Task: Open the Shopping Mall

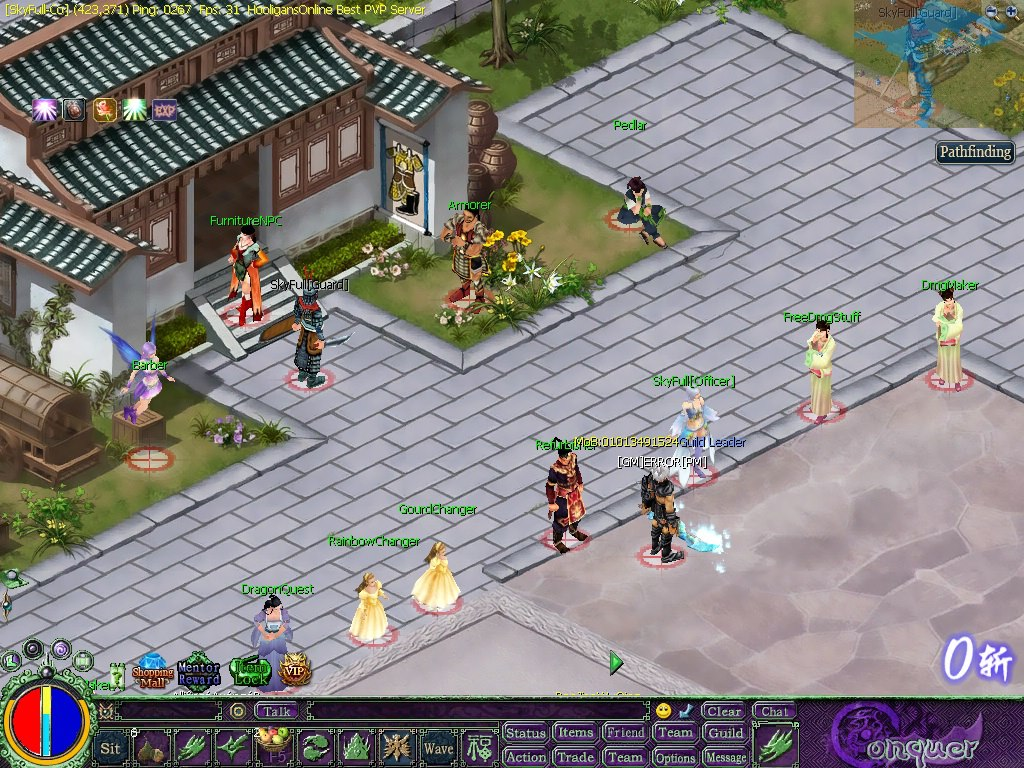Action: pos(153,672)
